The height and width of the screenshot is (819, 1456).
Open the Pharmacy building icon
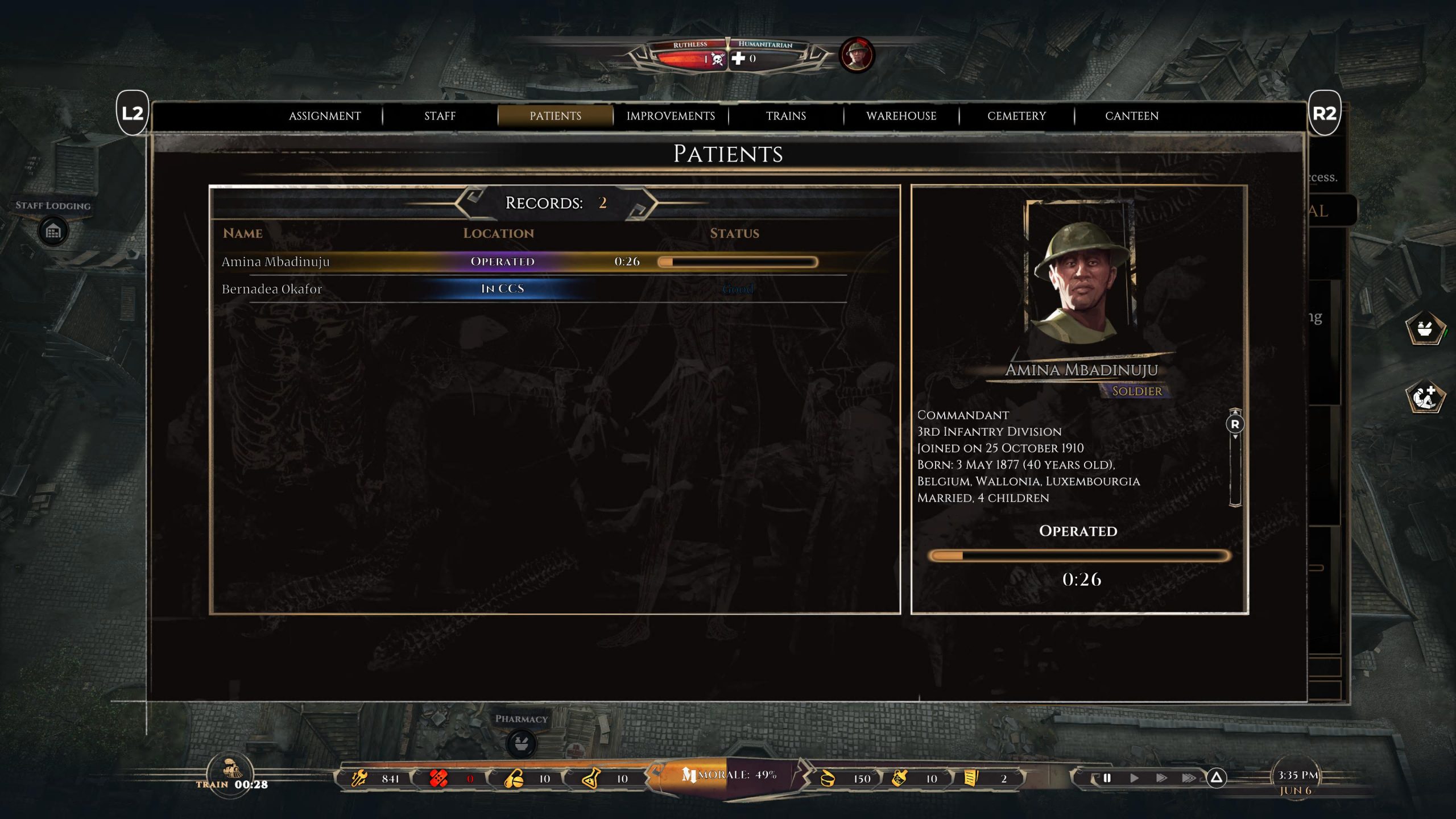click(x=521, y=743)
